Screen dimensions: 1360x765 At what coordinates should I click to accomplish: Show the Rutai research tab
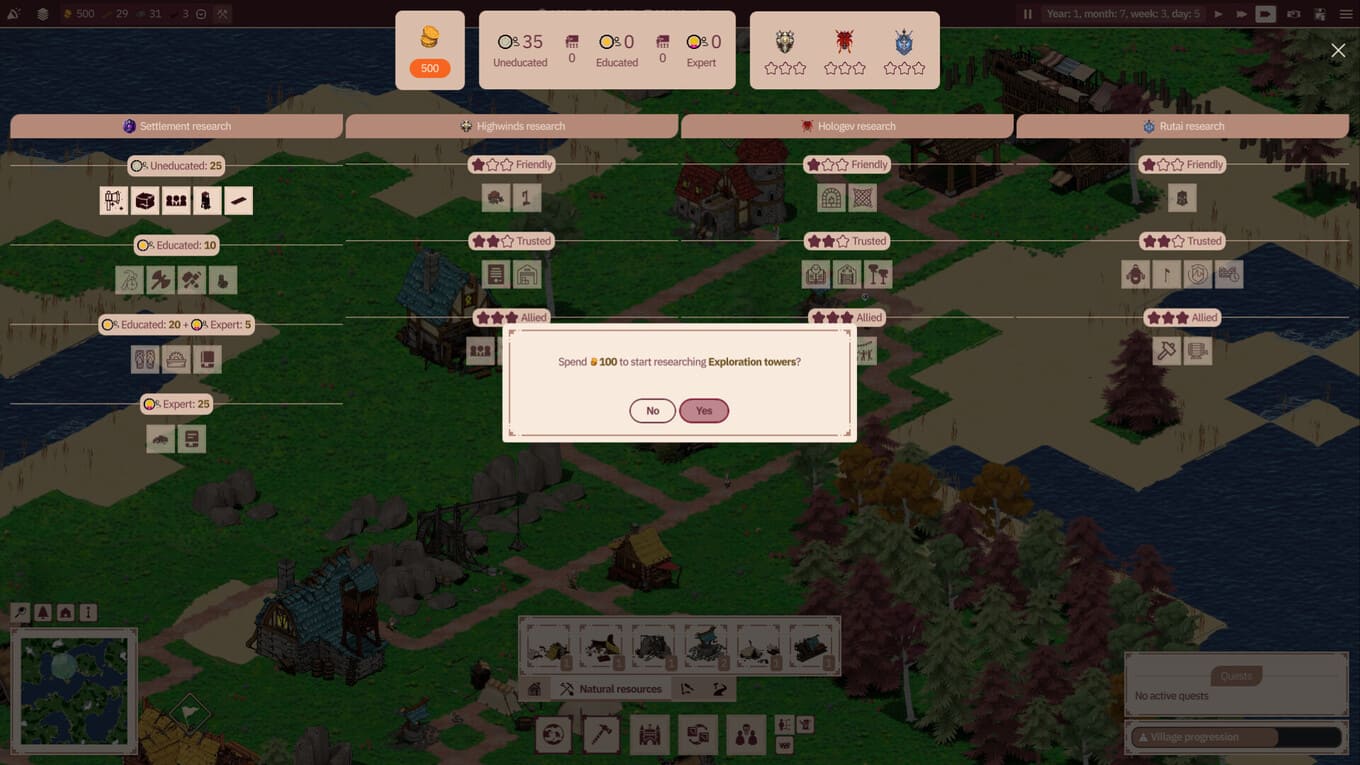point(1183,126)
